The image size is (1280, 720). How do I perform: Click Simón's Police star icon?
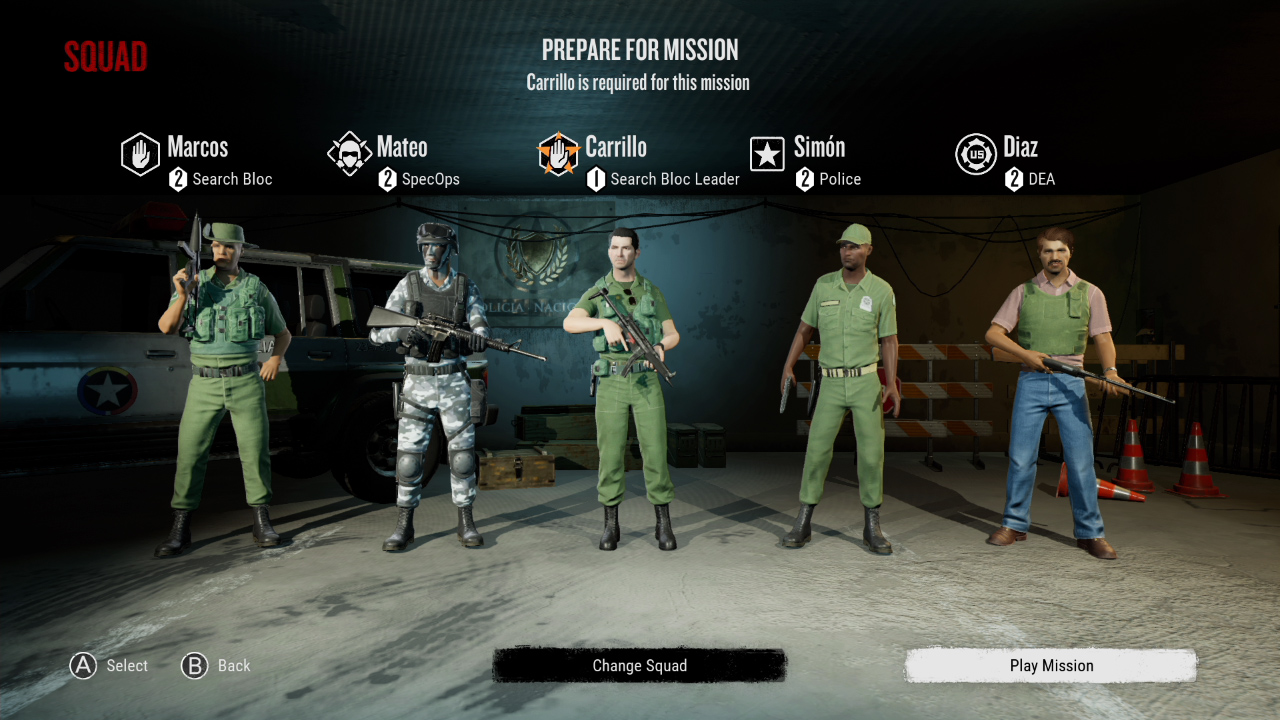click(767, 155)
